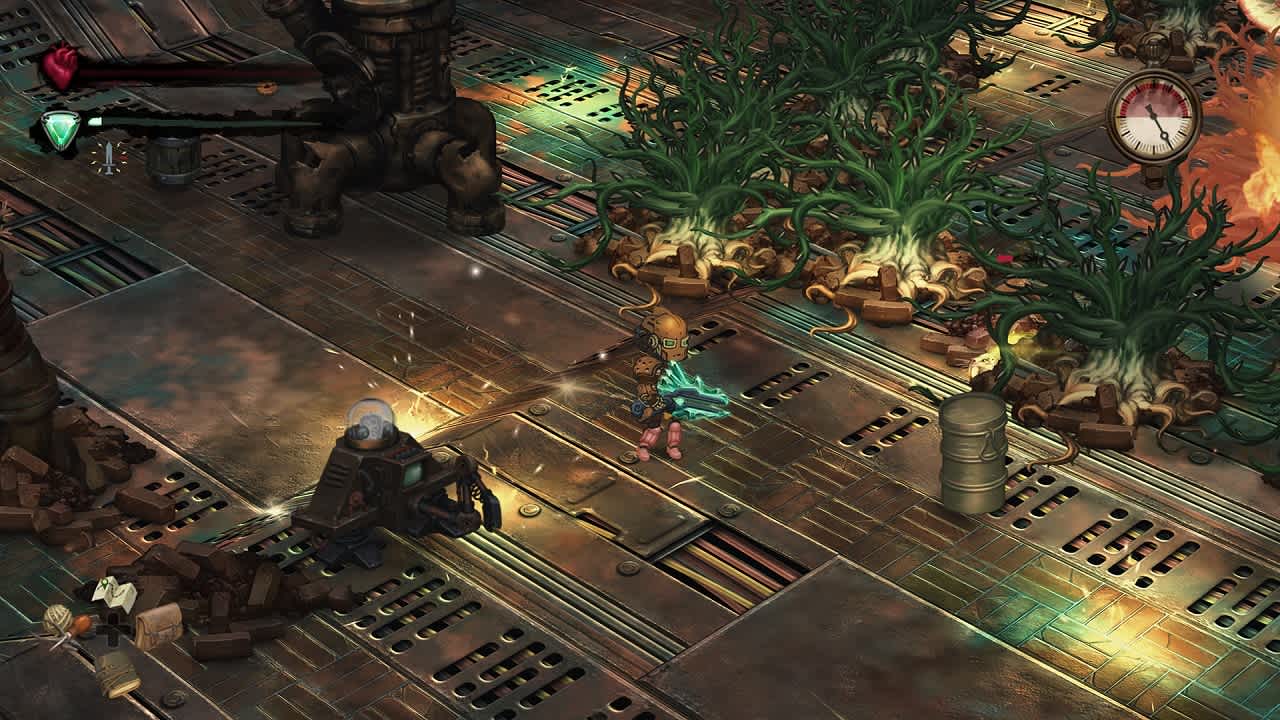The height and width of the screenshot is (720, 1280).
Task: Click the orange token on the health bar's end
Action: (x=267, y=88)
